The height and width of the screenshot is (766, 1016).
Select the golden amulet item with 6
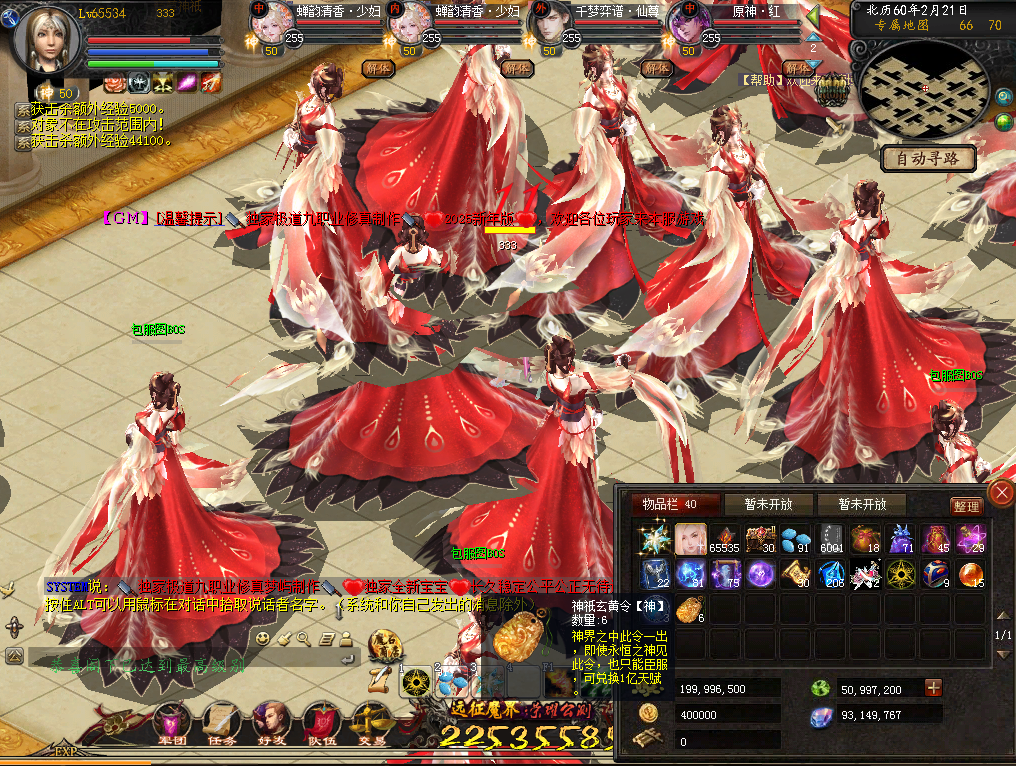point(691,609)
